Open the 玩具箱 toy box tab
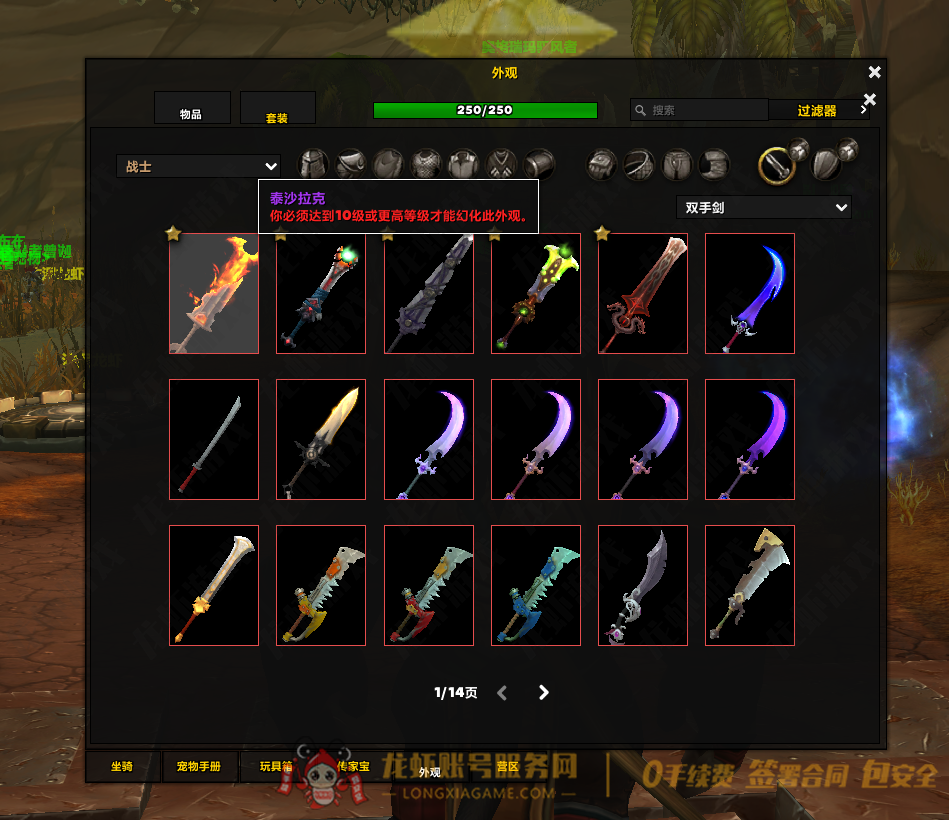This screenshot has height=820, width=949. 274,767
